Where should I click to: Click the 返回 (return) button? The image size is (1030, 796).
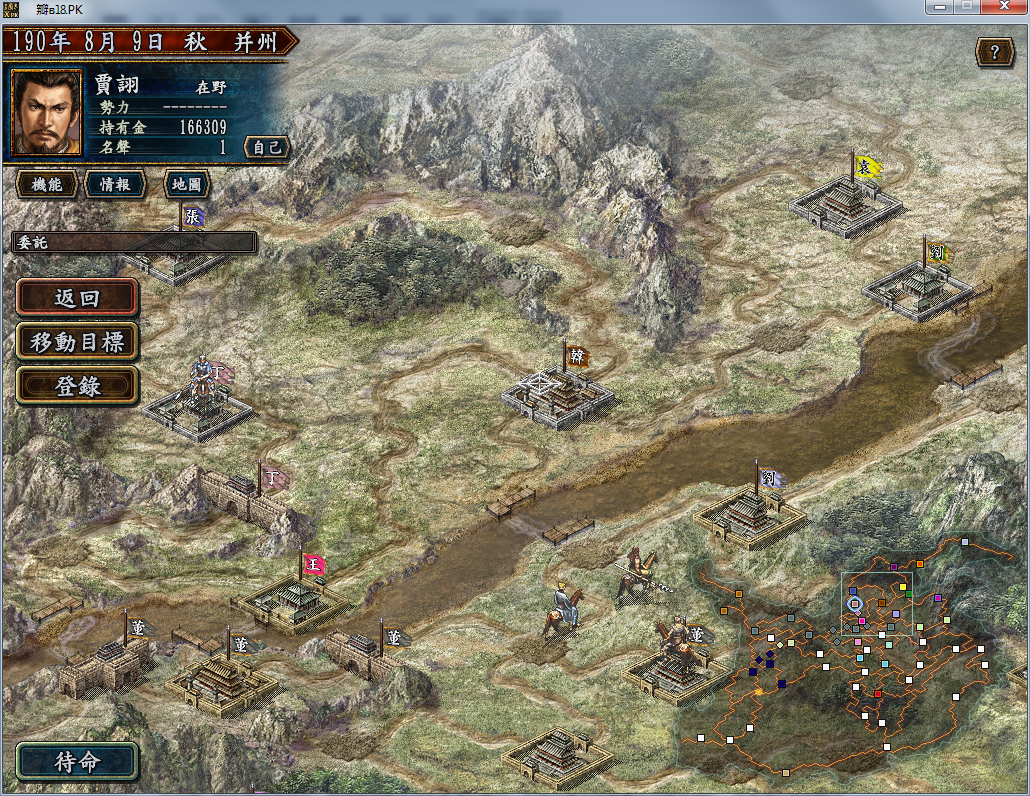coord(77,298)
